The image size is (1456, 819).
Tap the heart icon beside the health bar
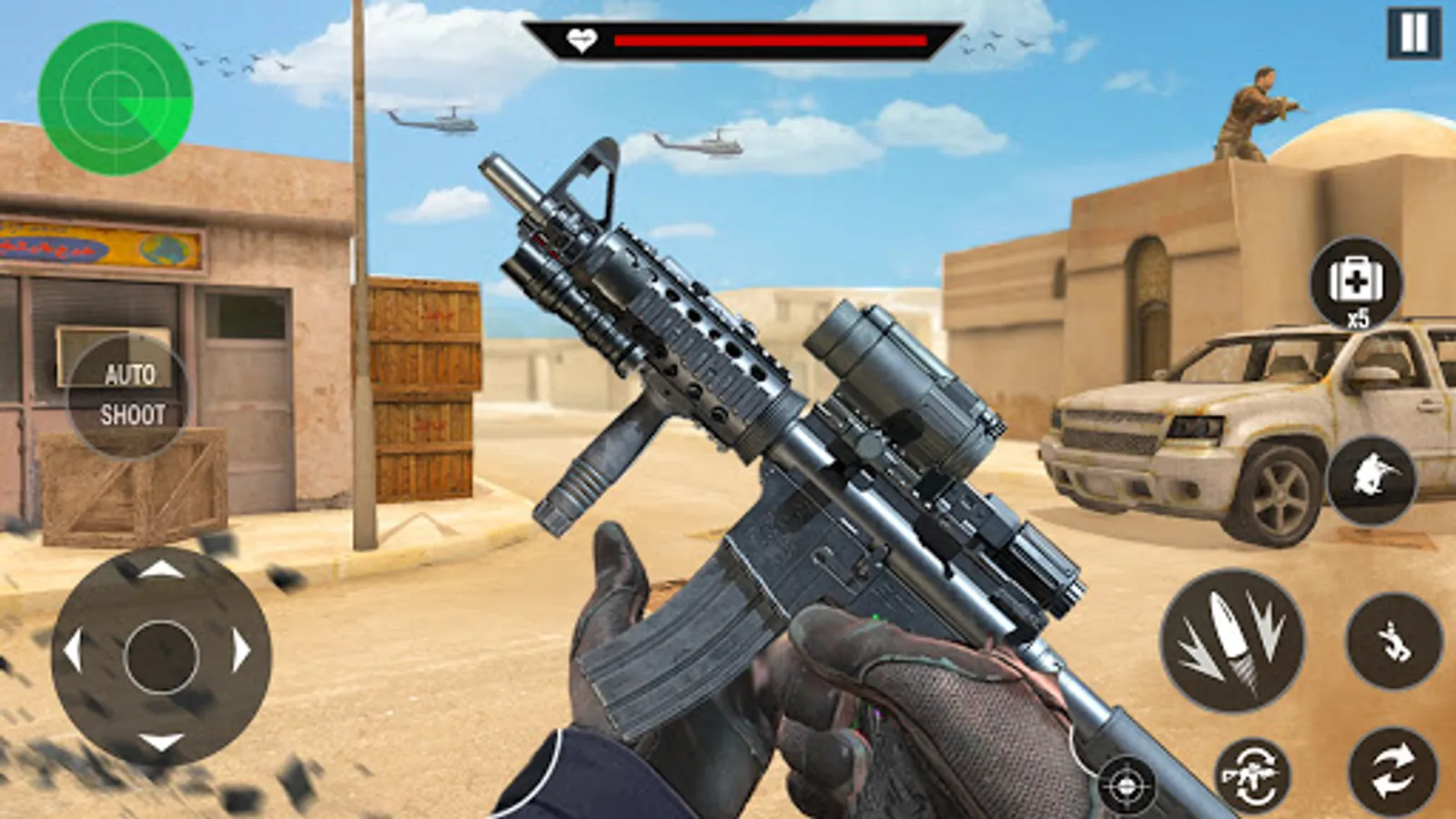[582, 40]
